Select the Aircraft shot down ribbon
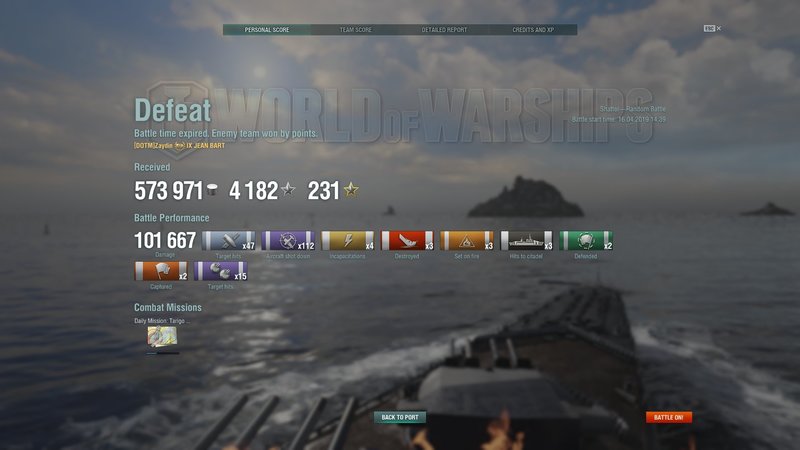 (288, 241)
